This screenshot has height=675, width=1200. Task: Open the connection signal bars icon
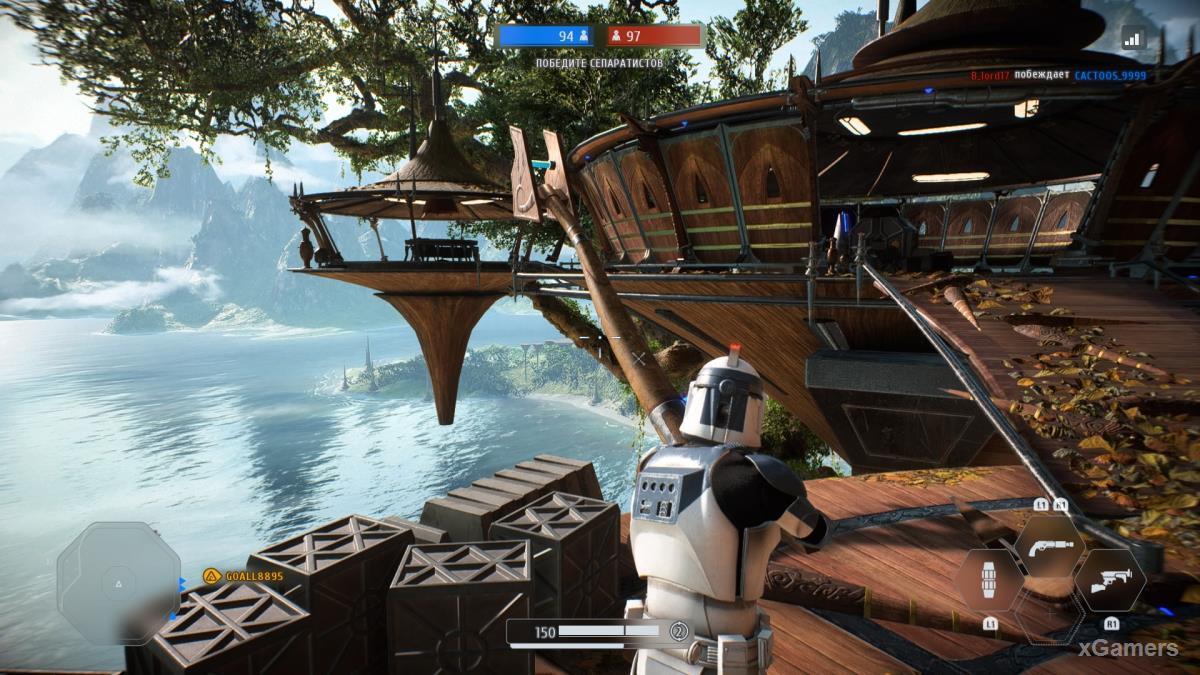1132,38
